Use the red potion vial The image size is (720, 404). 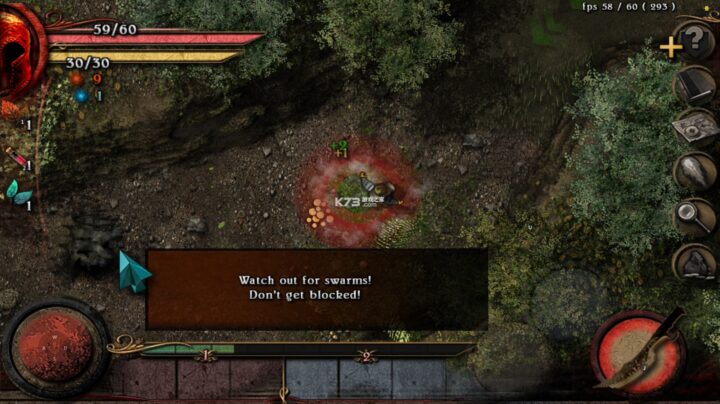[x=16, y=157]
